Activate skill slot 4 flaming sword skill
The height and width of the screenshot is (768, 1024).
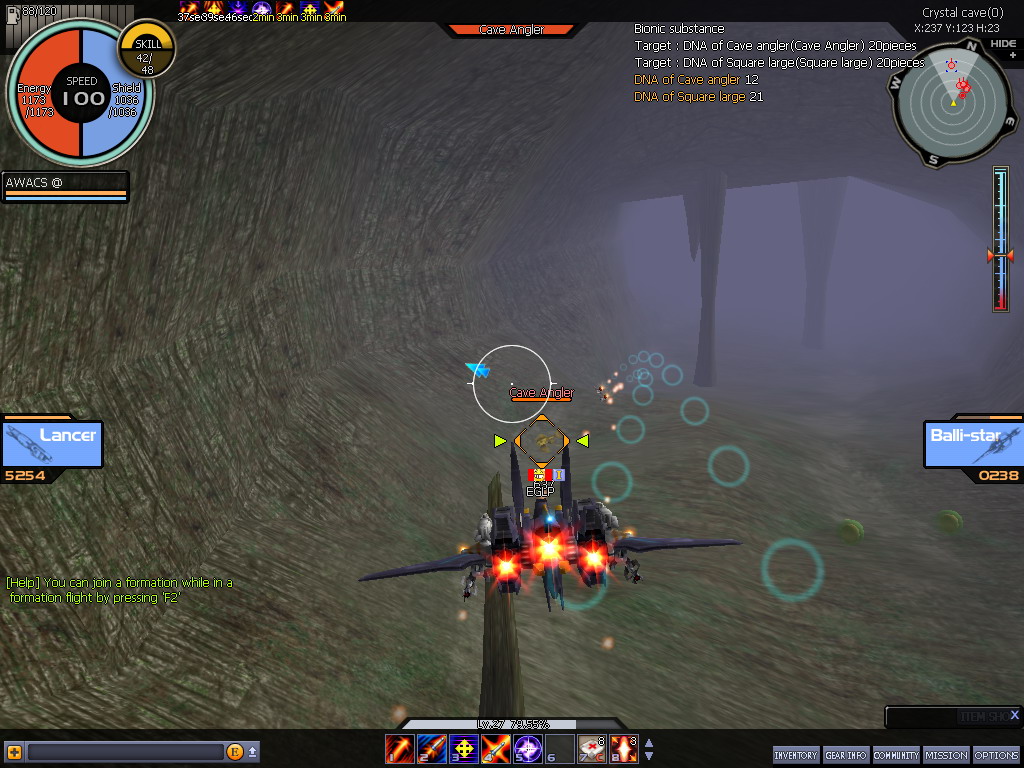[496, 748]
